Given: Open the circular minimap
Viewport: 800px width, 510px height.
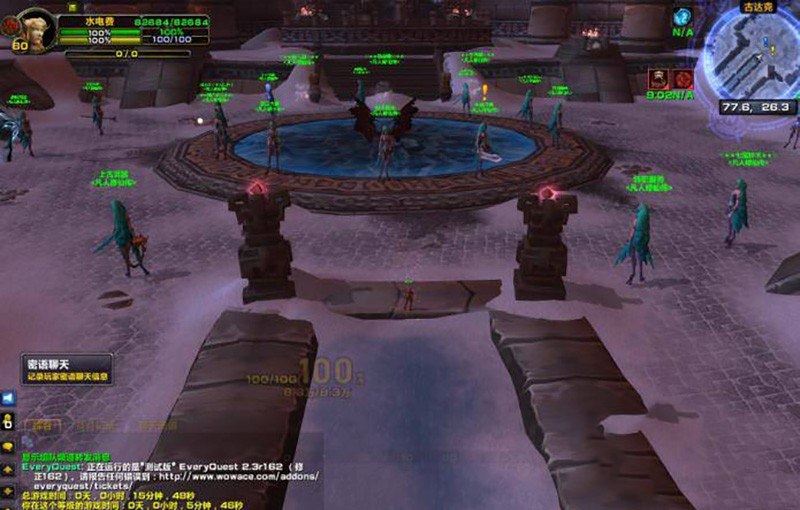Looking at the screenshot, I should tap(754, 55).
